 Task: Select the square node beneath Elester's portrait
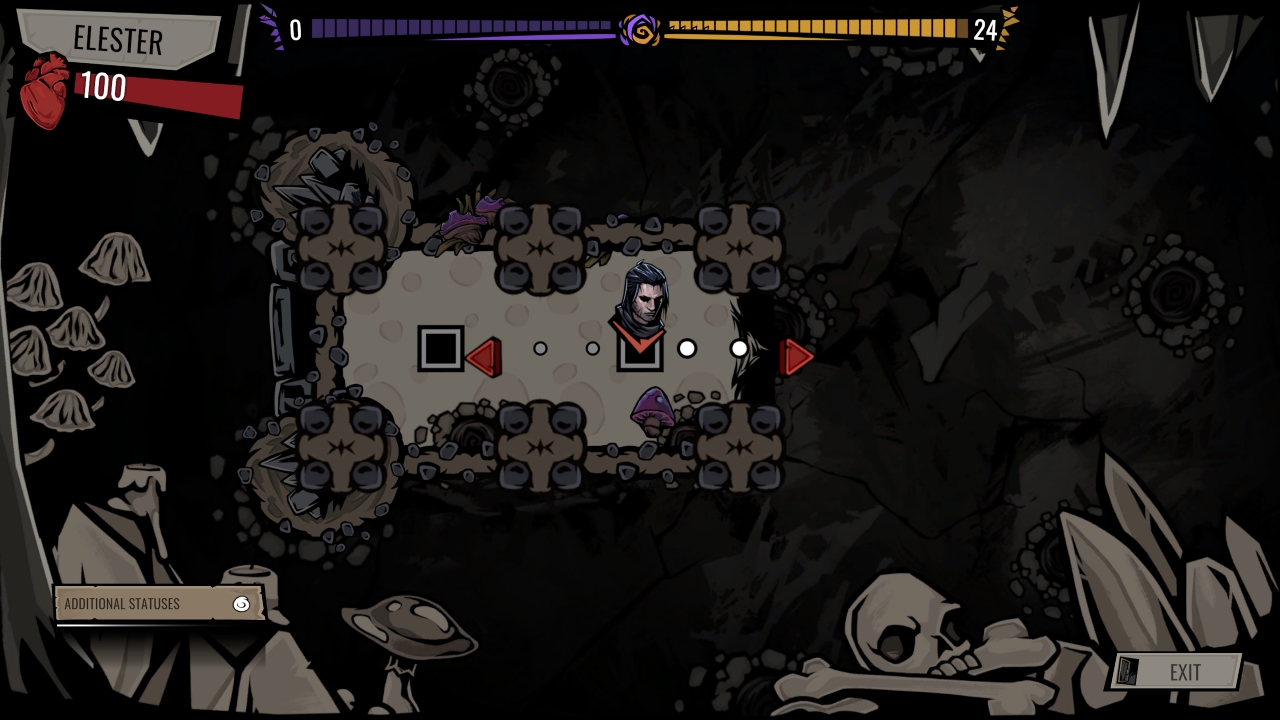[x=640, y=358]
